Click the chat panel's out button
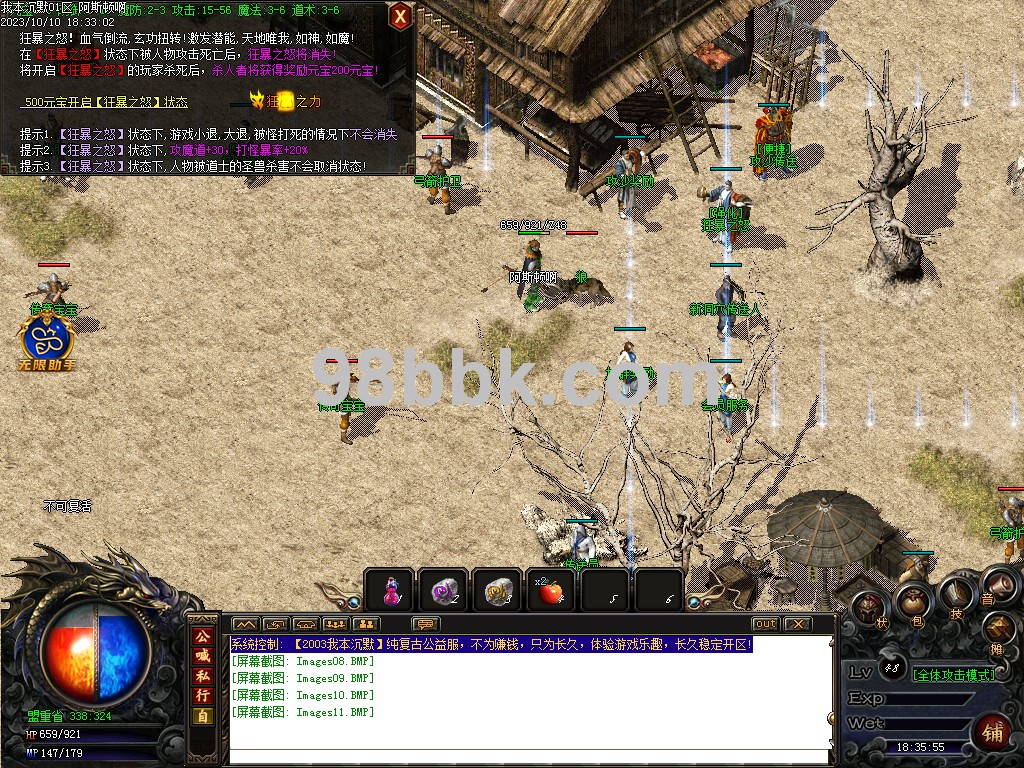1024x768 pixels. coord(765,624)
